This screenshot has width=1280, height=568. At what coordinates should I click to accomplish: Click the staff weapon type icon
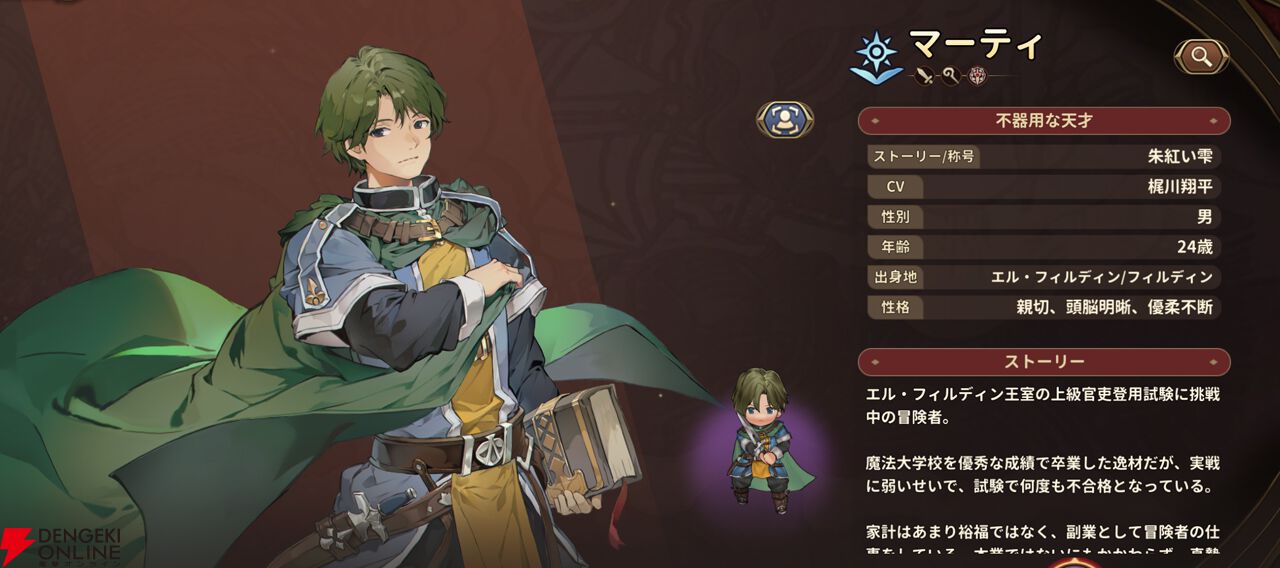[949, 75]
